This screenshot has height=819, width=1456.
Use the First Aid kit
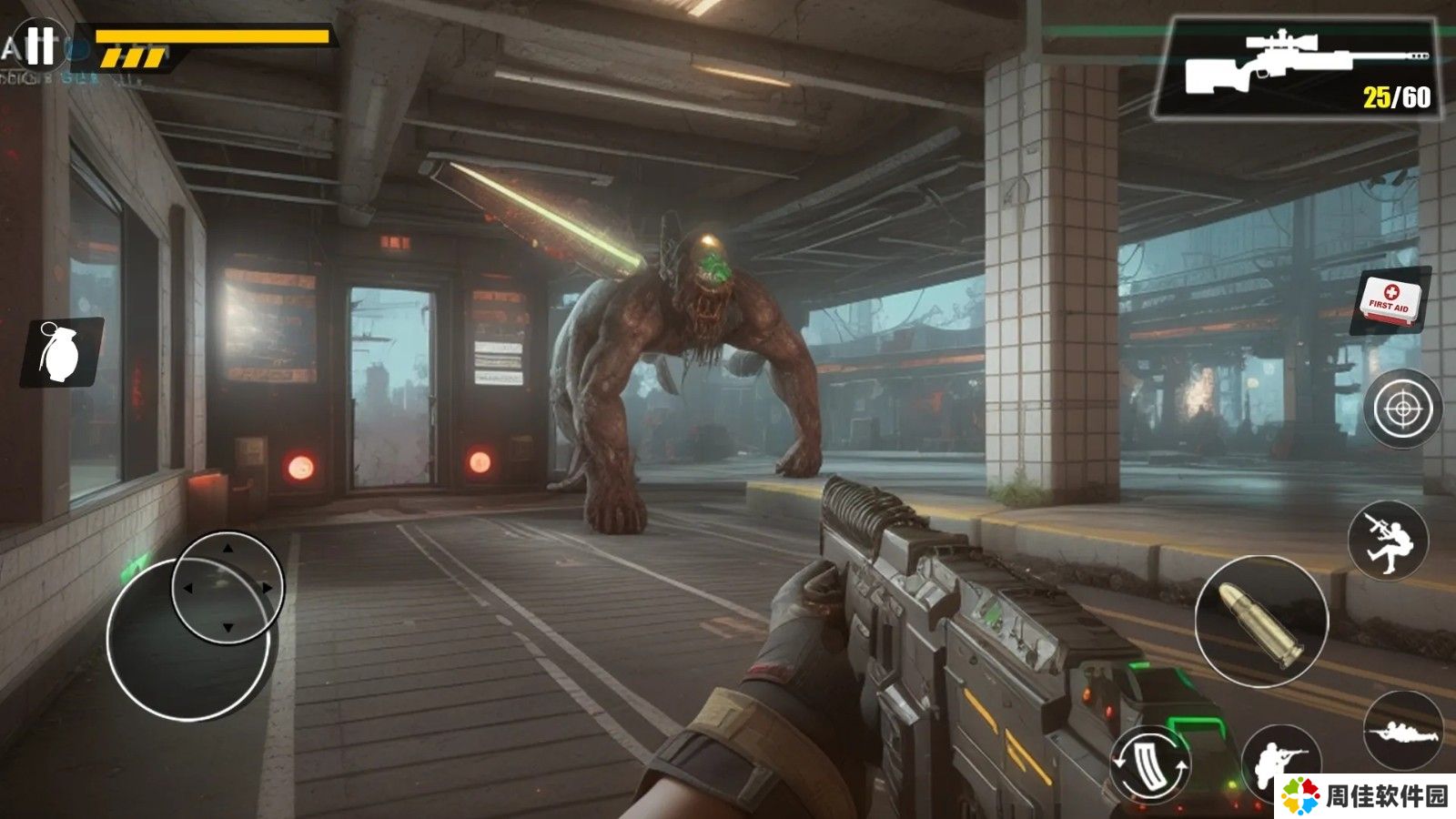click(1390, 300)
